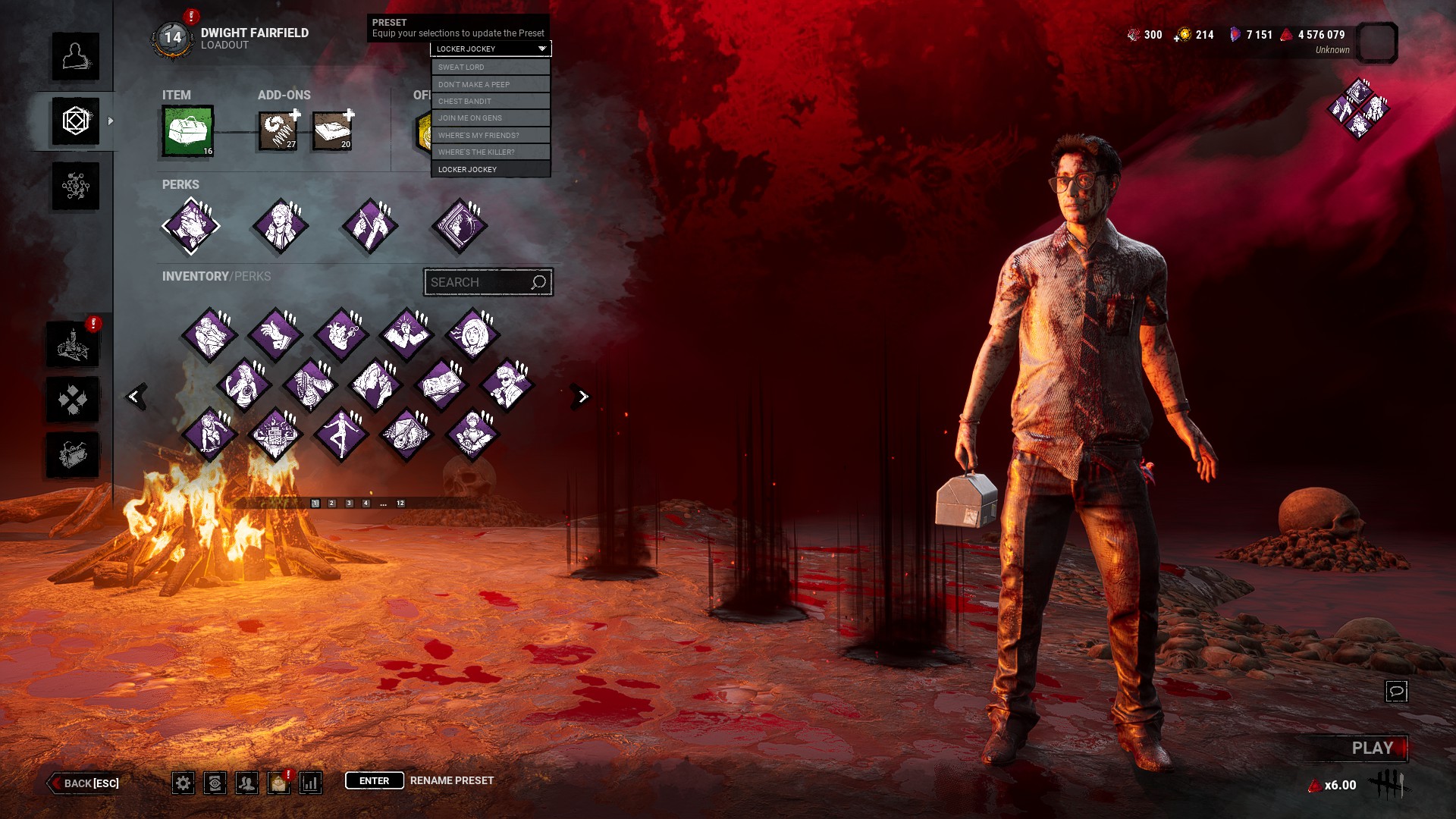Choose the Chest Bandit preset
Image resolution: width=1456 pixels, height=819 pixels.
click(x=491, y=101)
